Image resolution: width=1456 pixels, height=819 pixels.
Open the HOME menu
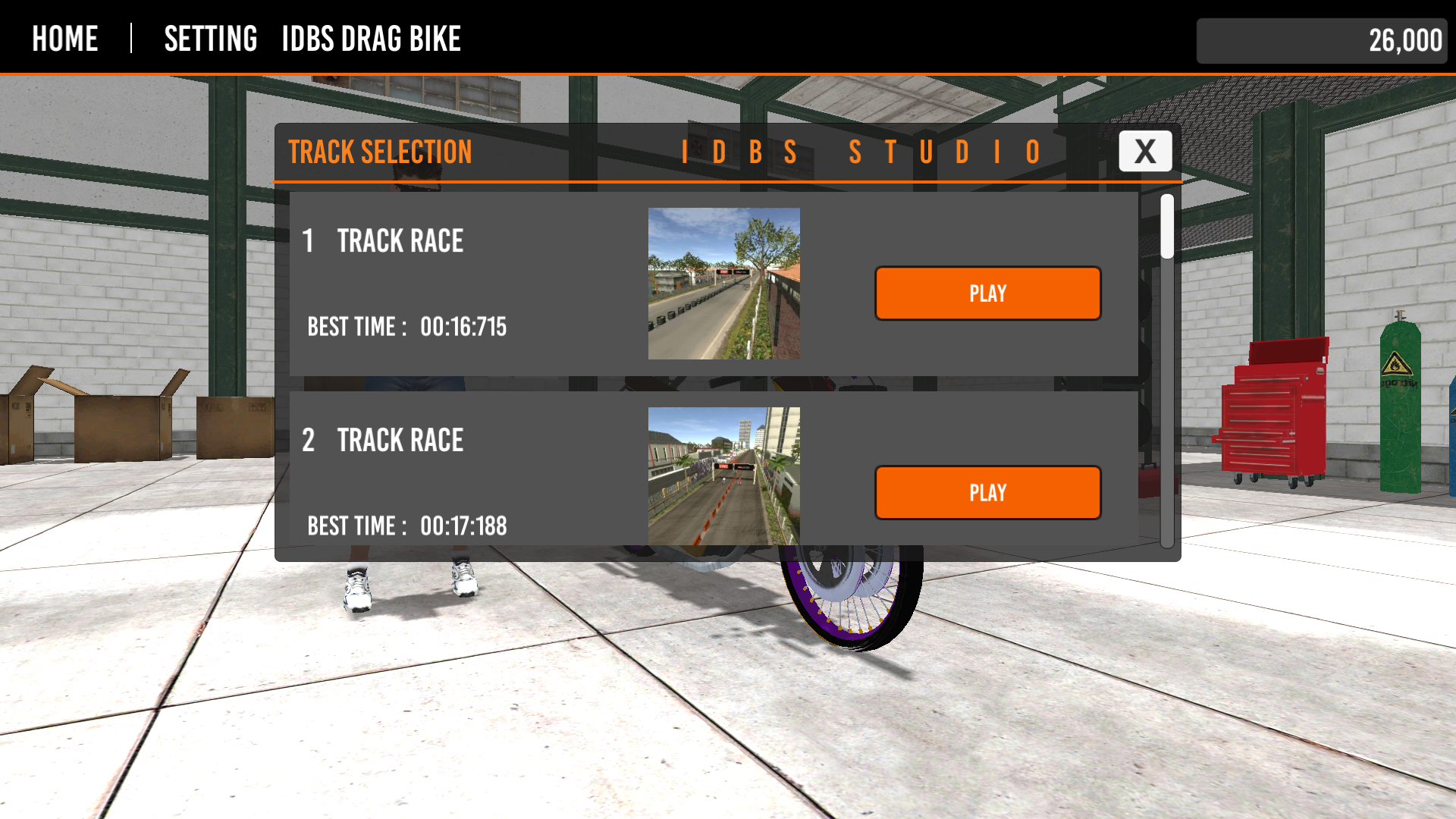tap(64, 38)
